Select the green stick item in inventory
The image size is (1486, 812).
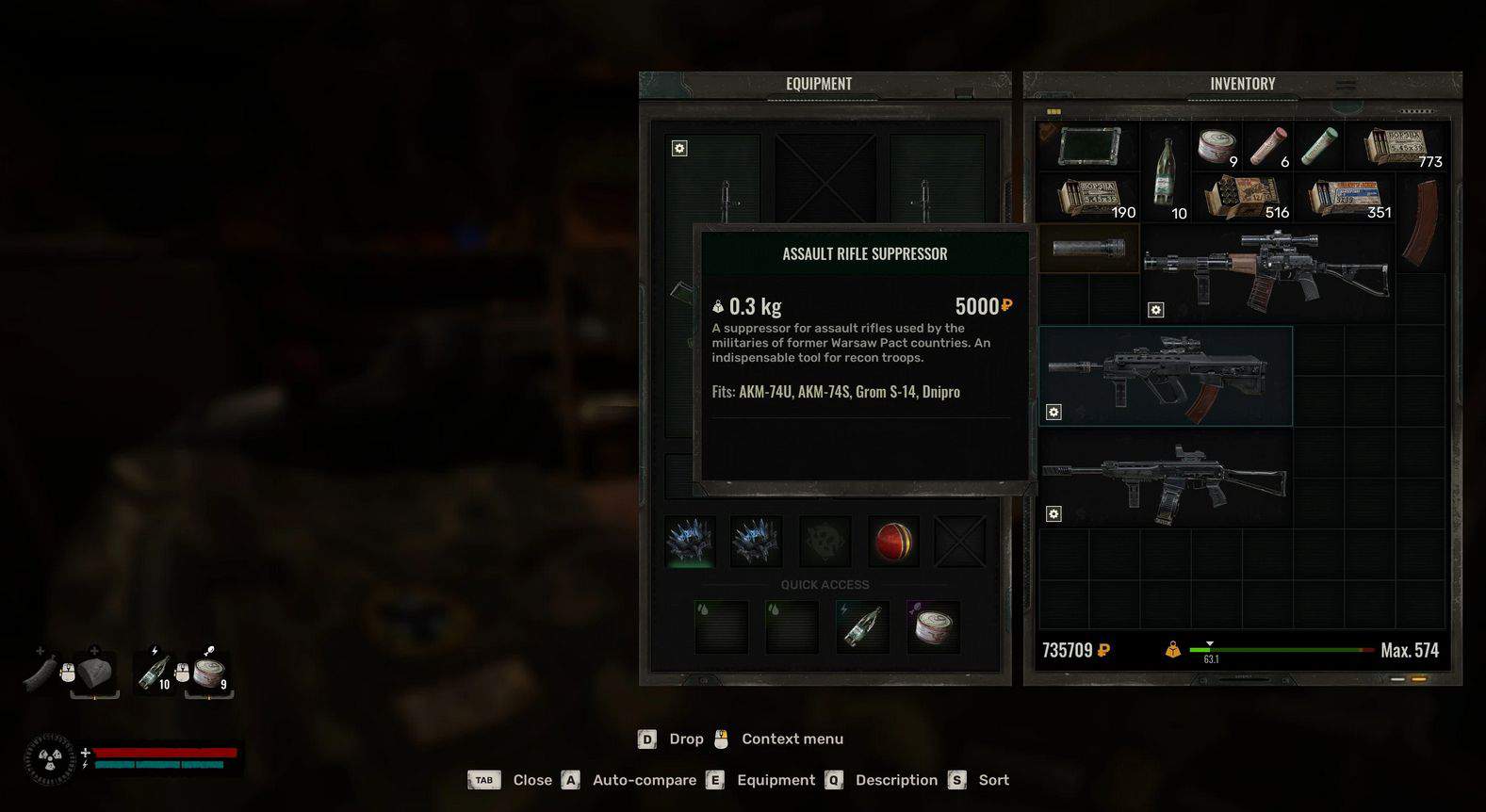(1319, 148)
